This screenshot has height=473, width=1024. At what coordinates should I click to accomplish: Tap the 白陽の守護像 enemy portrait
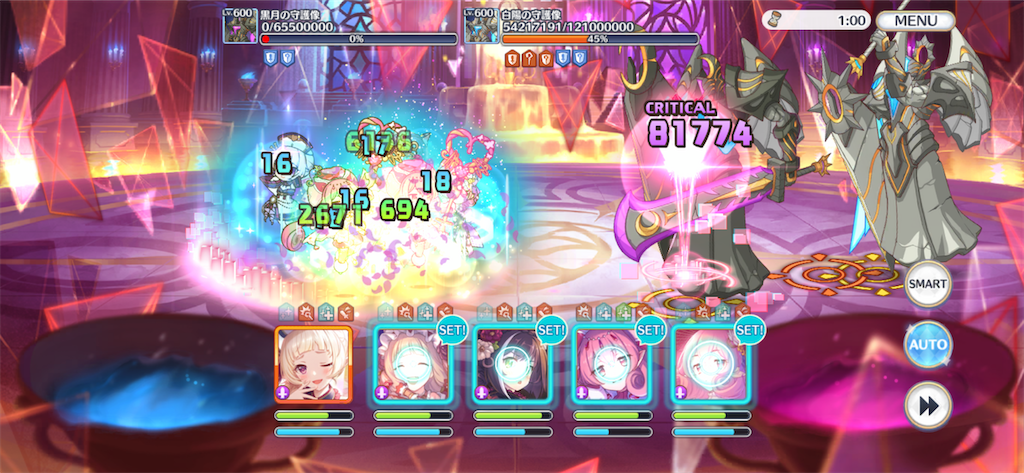click(x=481, y=23)
